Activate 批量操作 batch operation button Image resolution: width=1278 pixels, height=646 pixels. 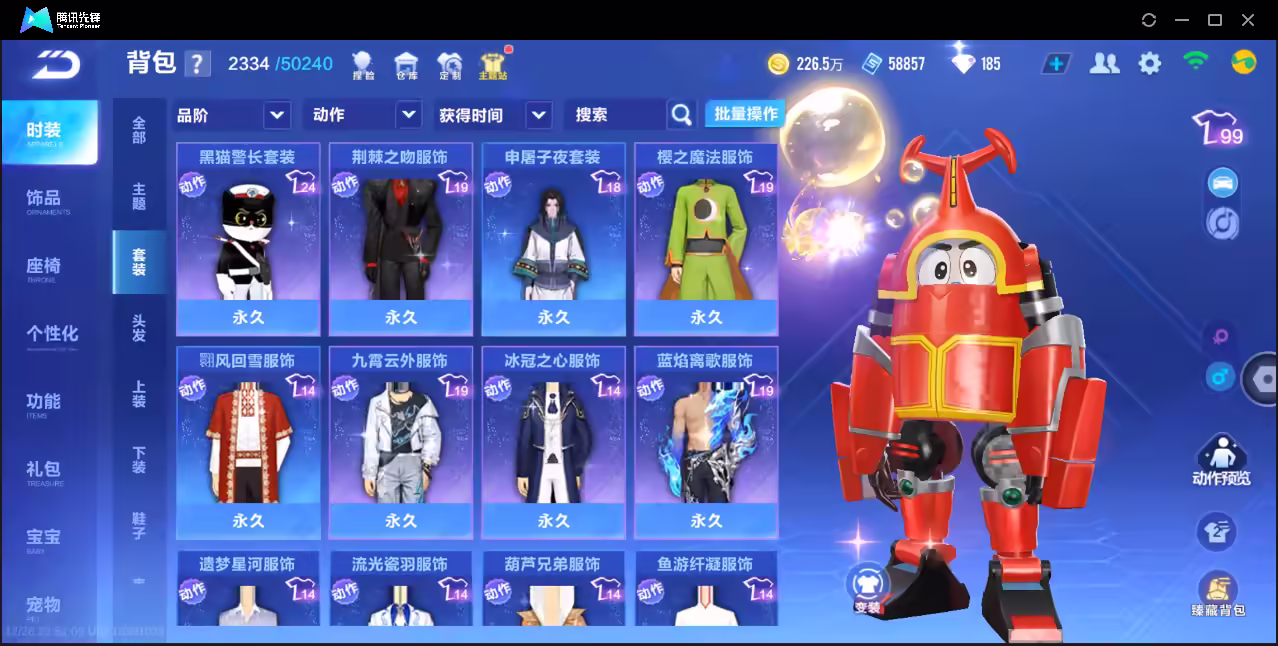pyautogui.click(x=745, y=114)
